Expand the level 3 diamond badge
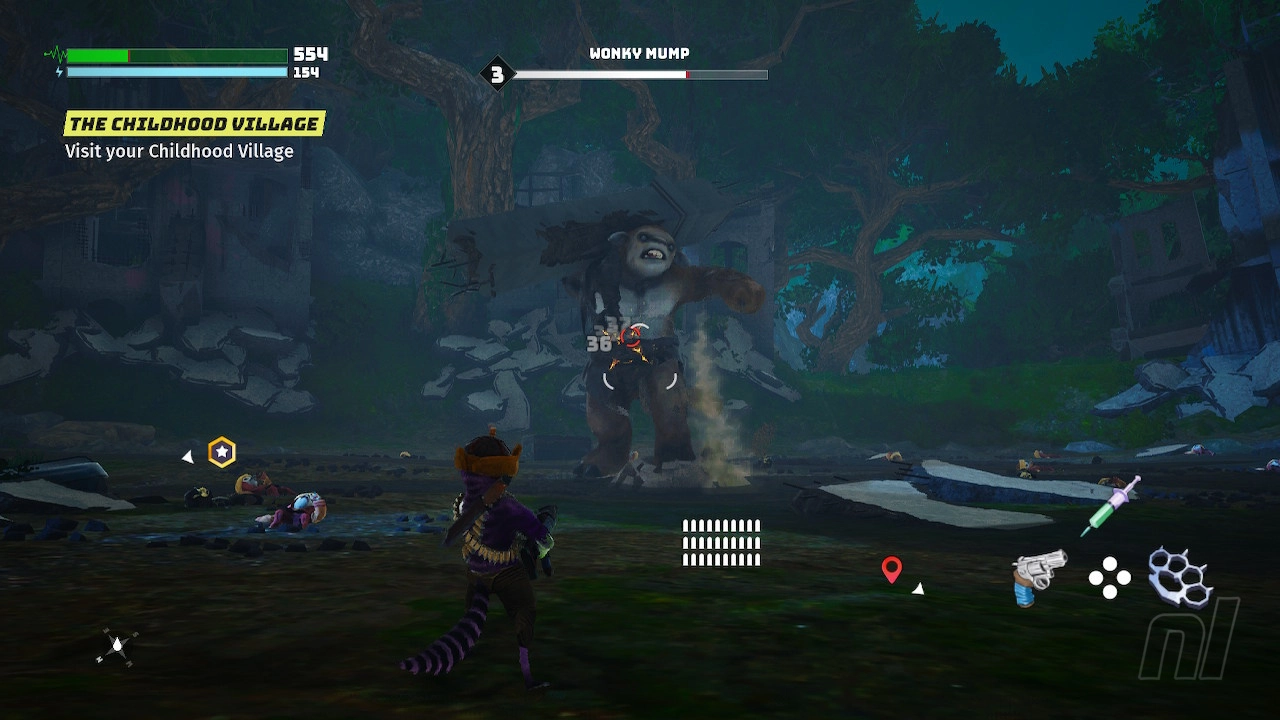 coord(498,73)
